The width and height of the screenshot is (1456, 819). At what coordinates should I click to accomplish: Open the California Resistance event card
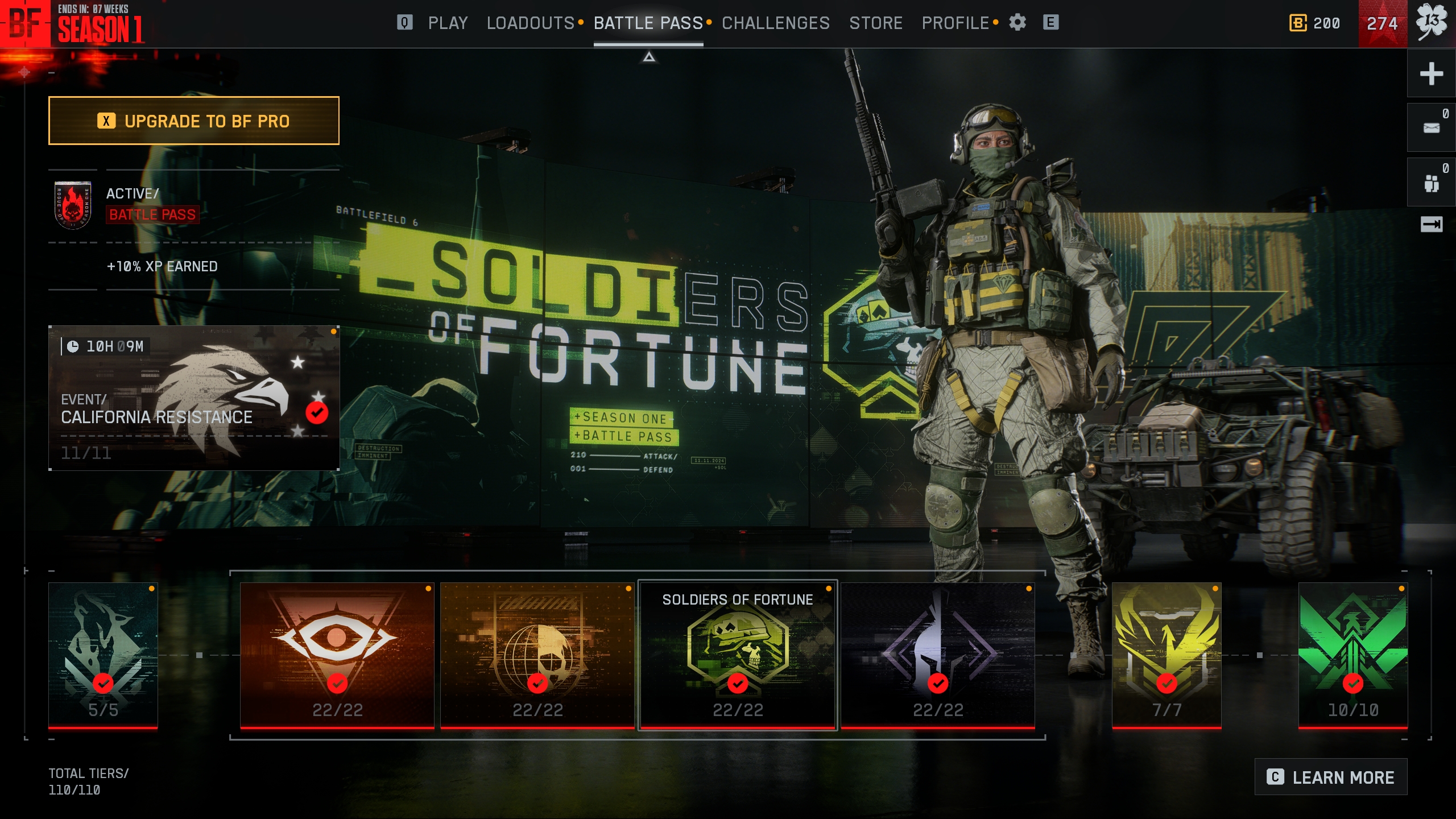pos(193,398)
